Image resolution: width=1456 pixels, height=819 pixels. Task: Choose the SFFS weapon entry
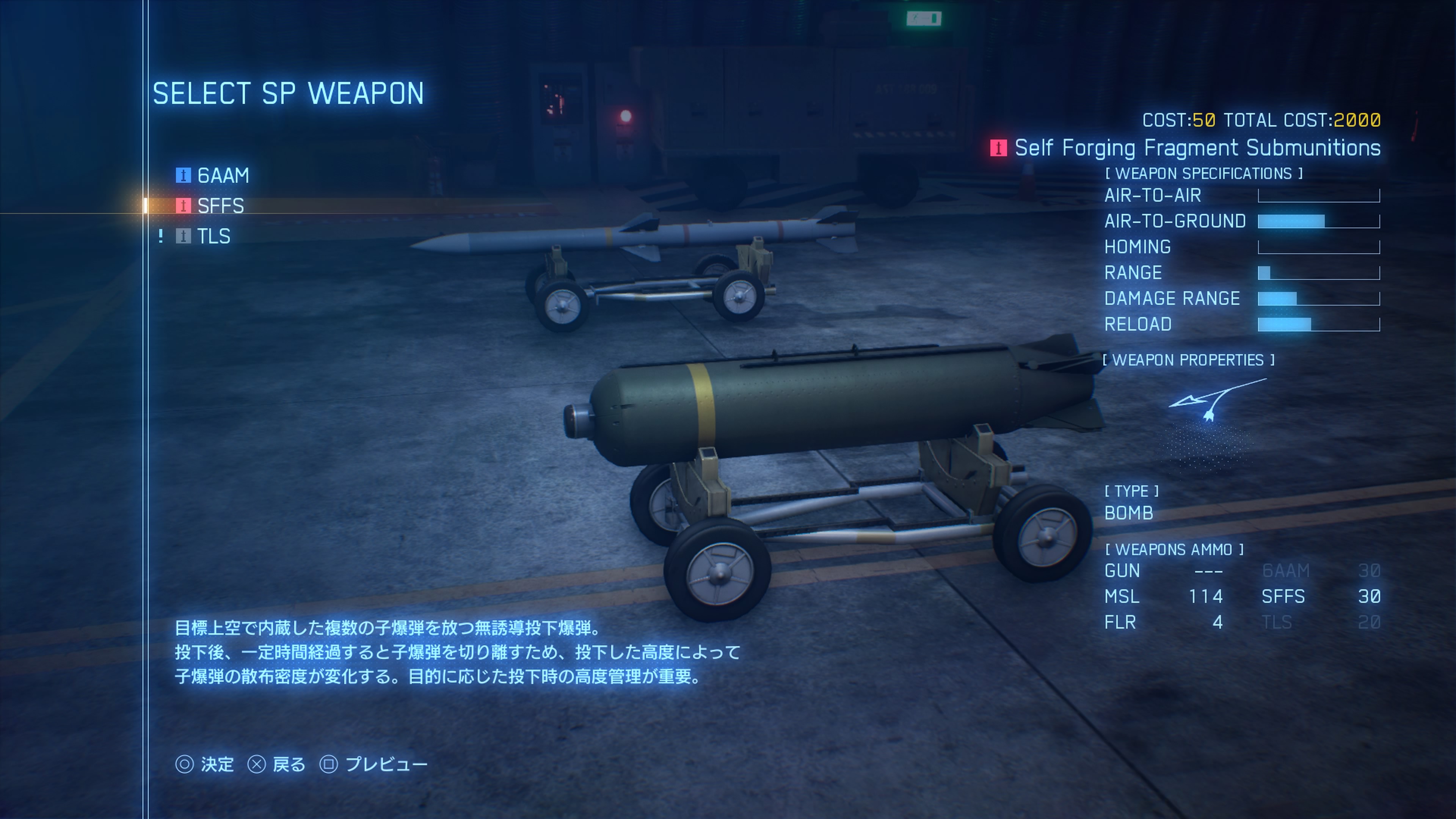click(220, 206)
